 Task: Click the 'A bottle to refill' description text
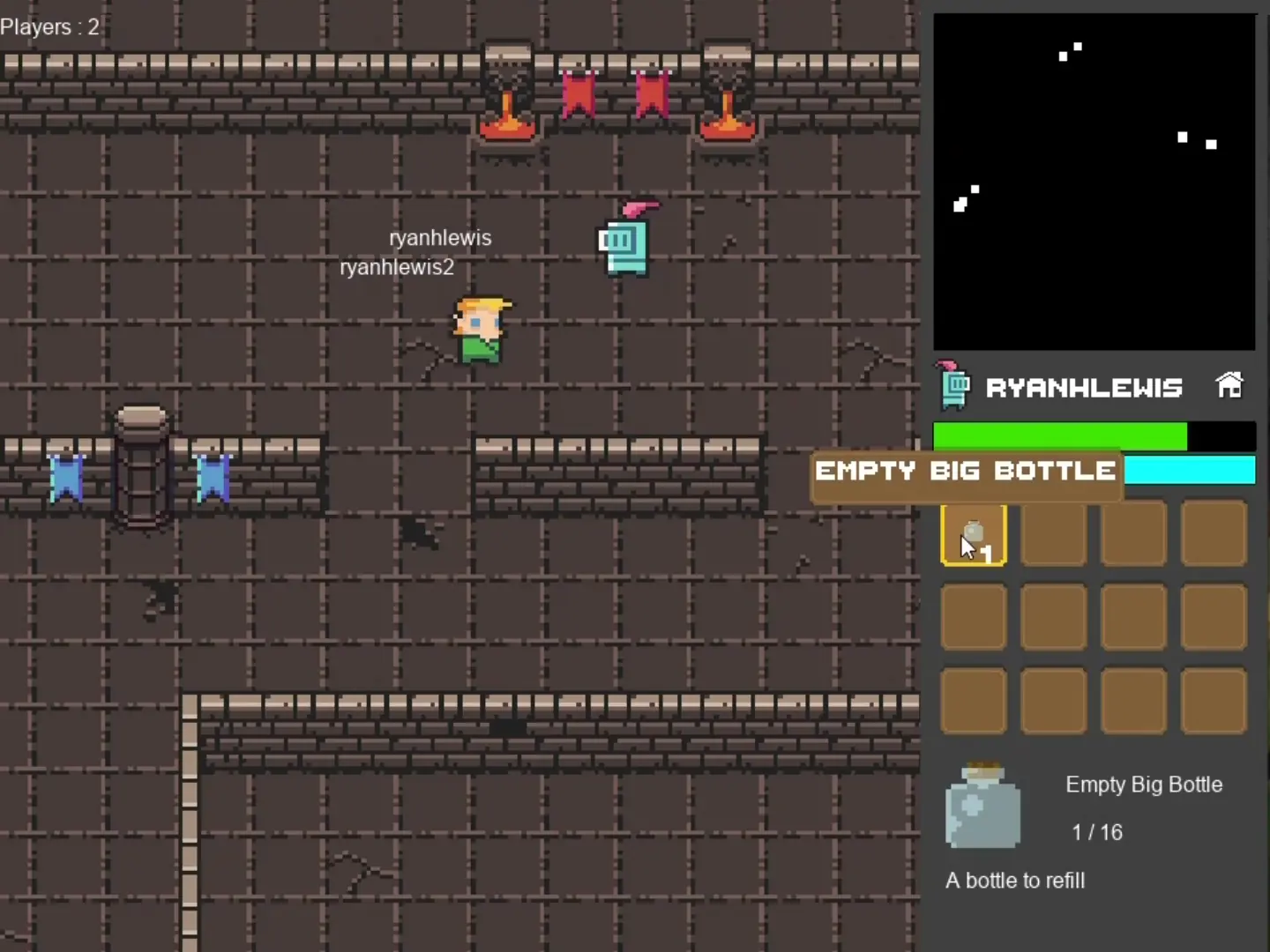pyautogui.click(x=1015, y=880)
